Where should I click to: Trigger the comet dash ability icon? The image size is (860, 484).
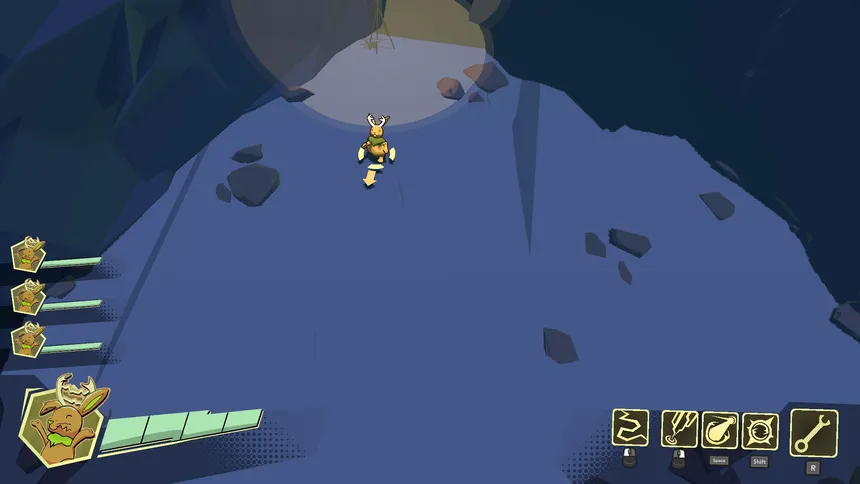tap(719, 430)
